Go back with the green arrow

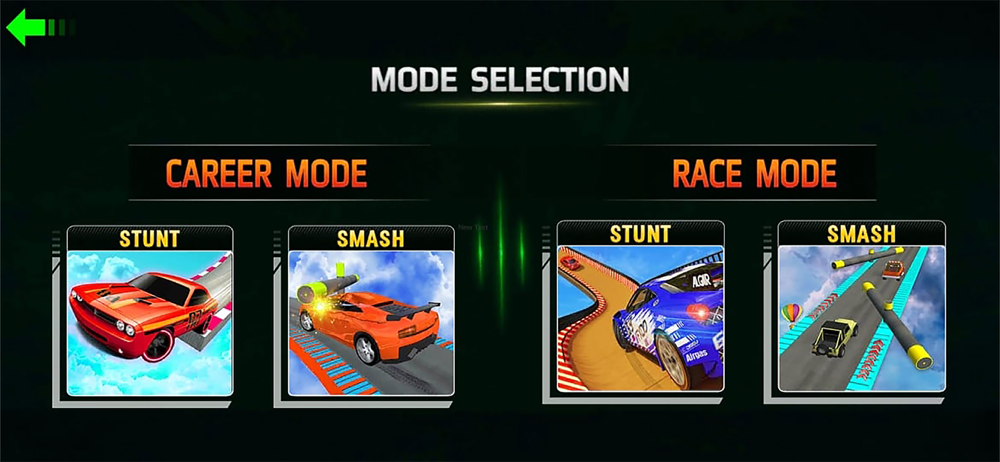pyautogui.click(x=30, y=27)
